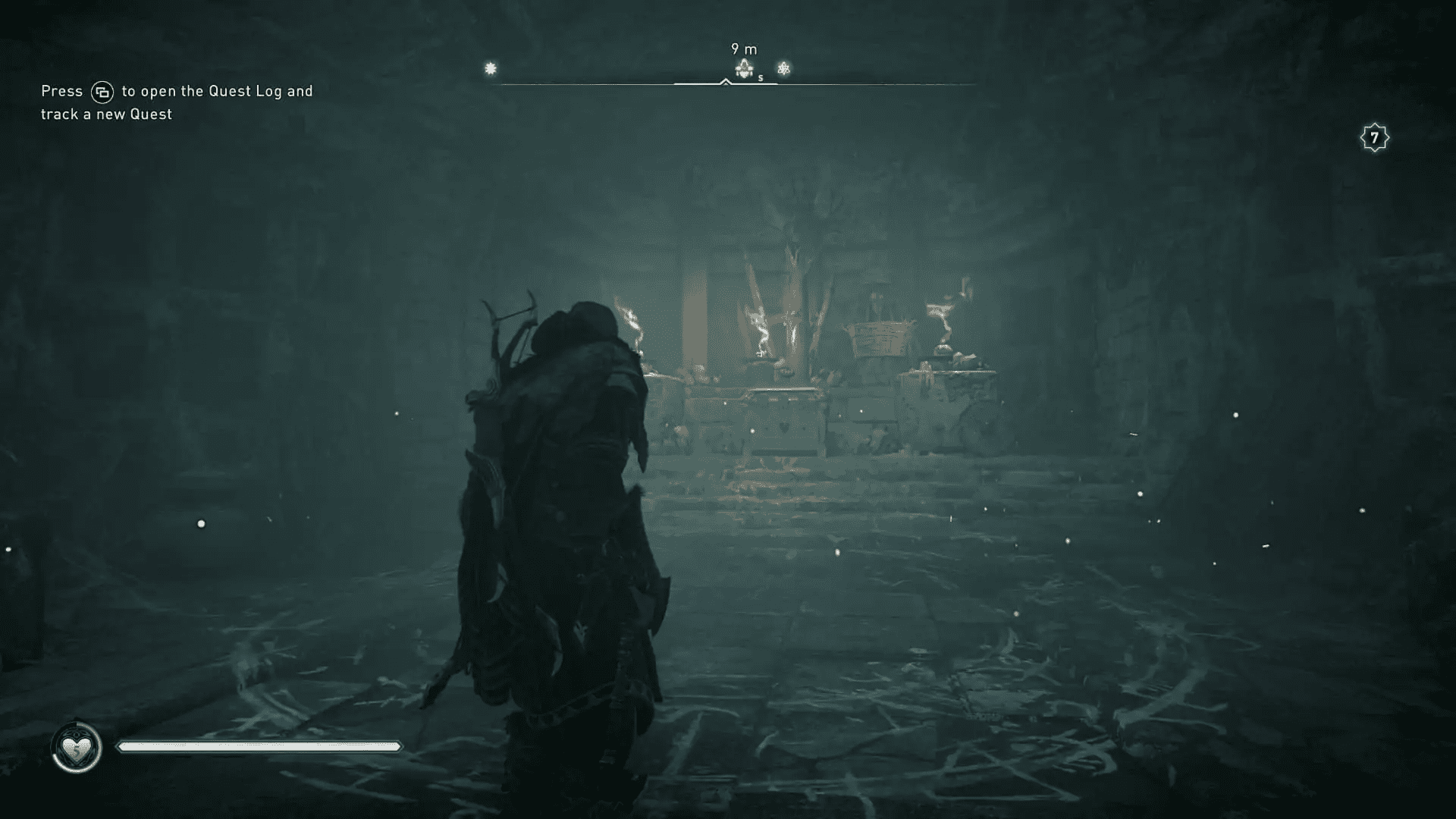The width and height of the screenshot is (1456, 819).
Task: Click the snowflake icon right of the quest marker
Action: tap(783, 70)
